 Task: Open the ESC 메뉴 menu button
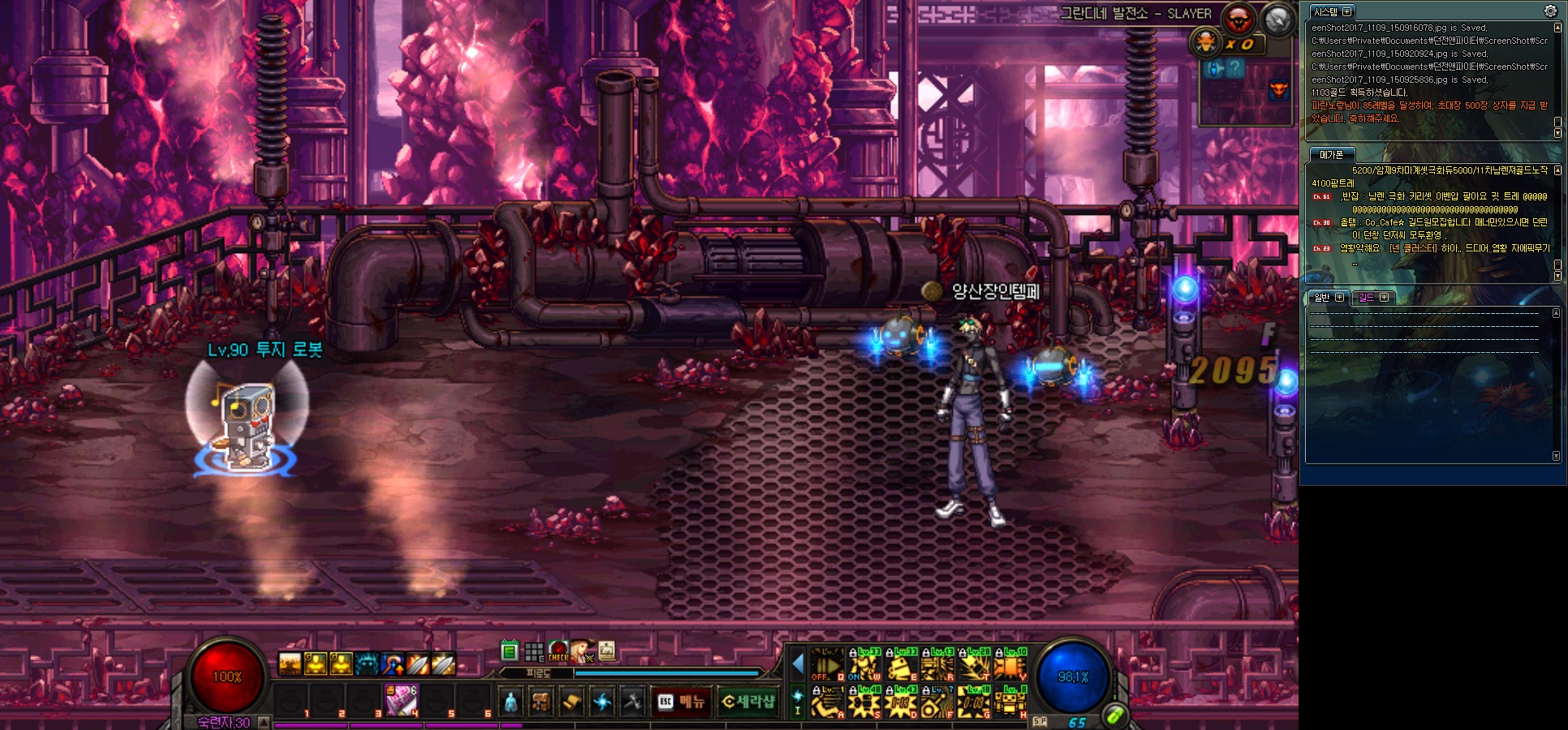coord(681,702)
